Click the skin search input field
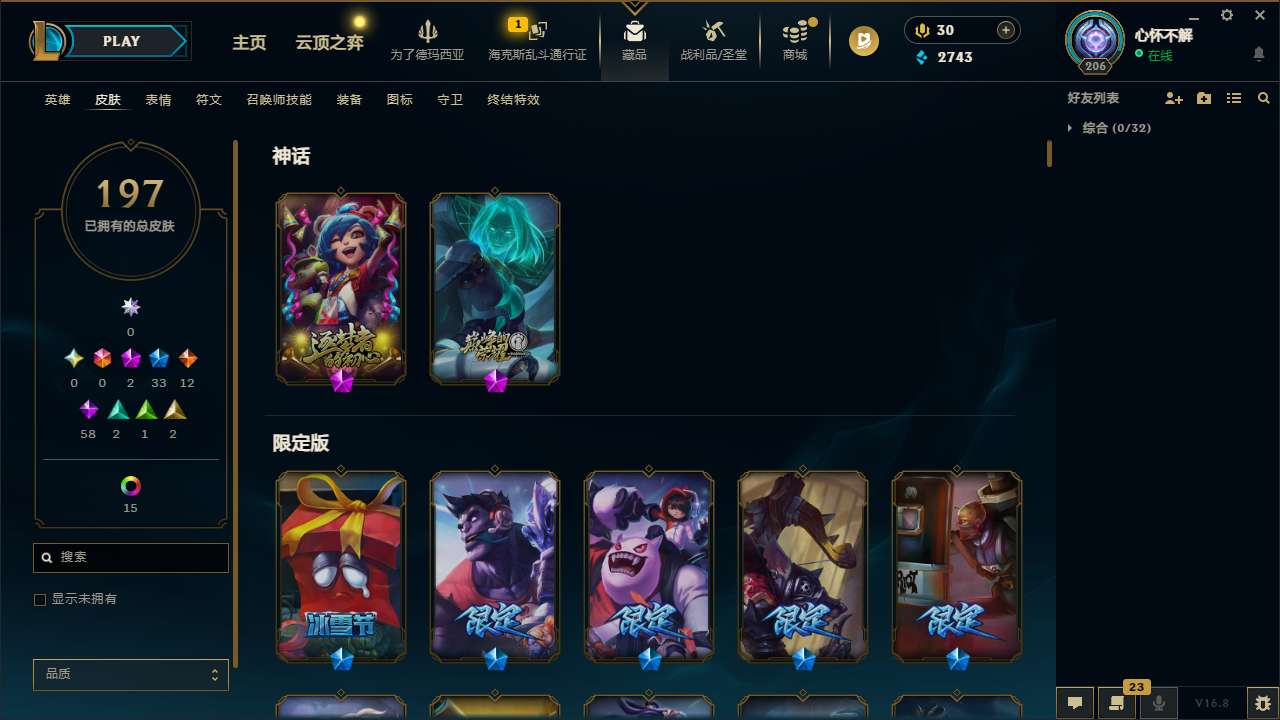 point(130,557)
